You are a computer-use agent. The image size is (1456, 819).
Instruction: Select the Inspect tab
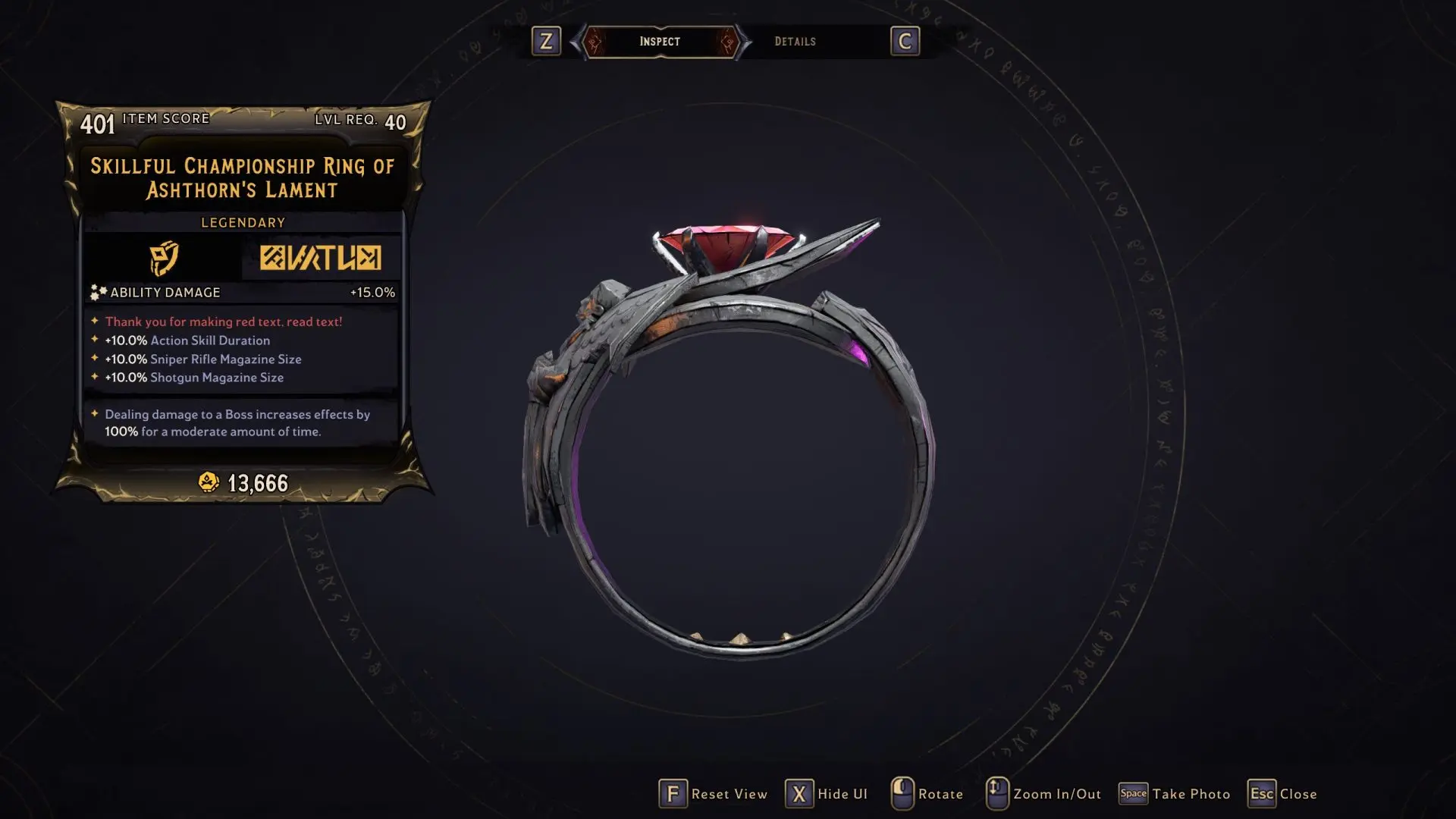pyautogui.click(x=659, y=42)
